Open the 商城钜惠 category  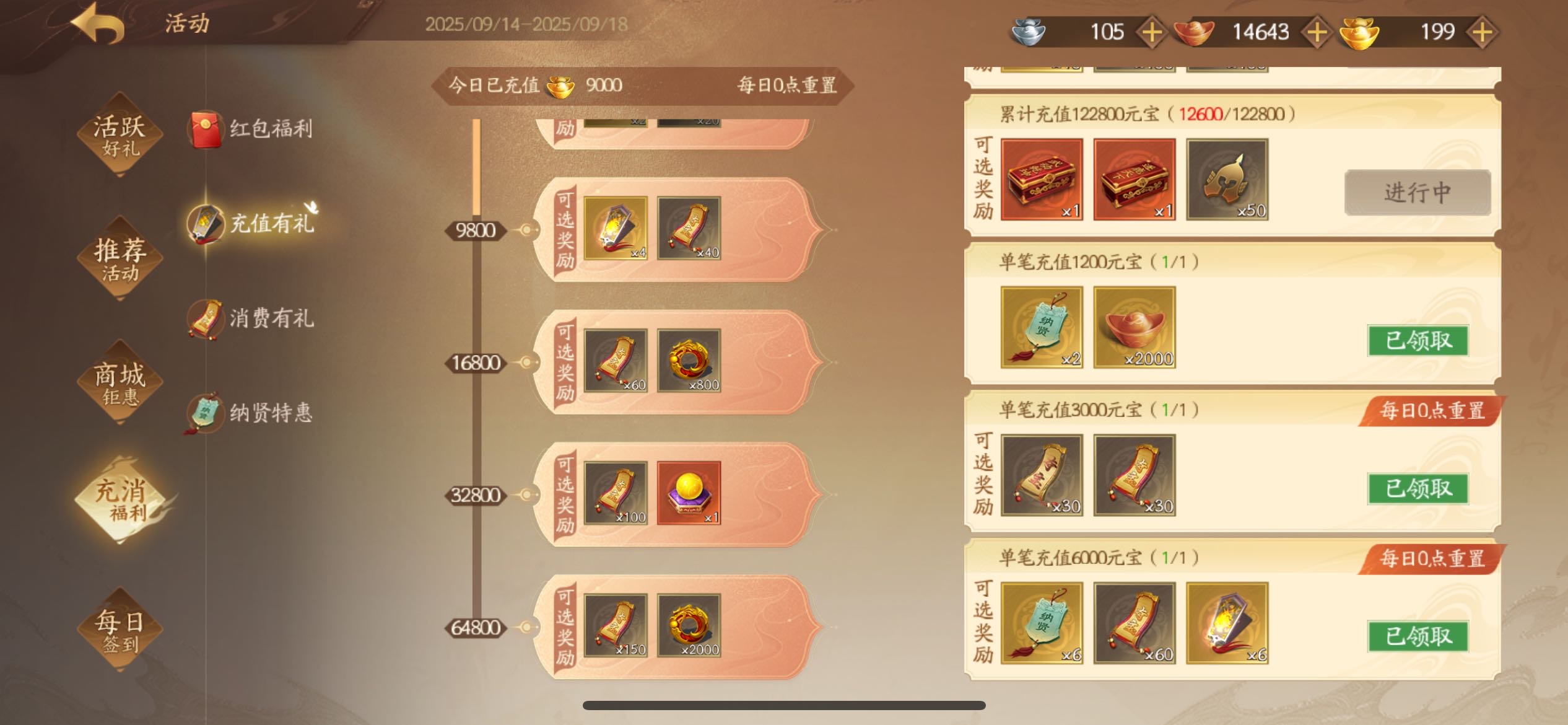(120, 382)
